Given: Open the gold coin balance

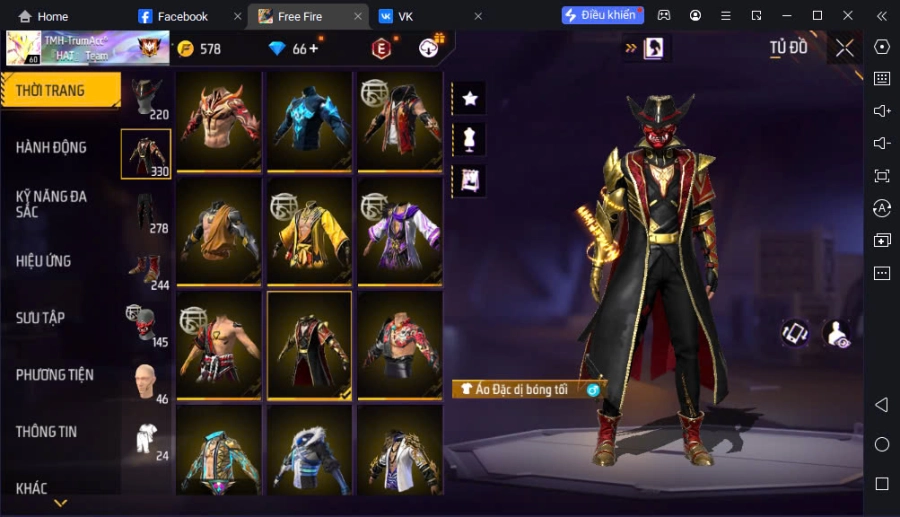Looking at the screenshot, I should coord(200,49).
